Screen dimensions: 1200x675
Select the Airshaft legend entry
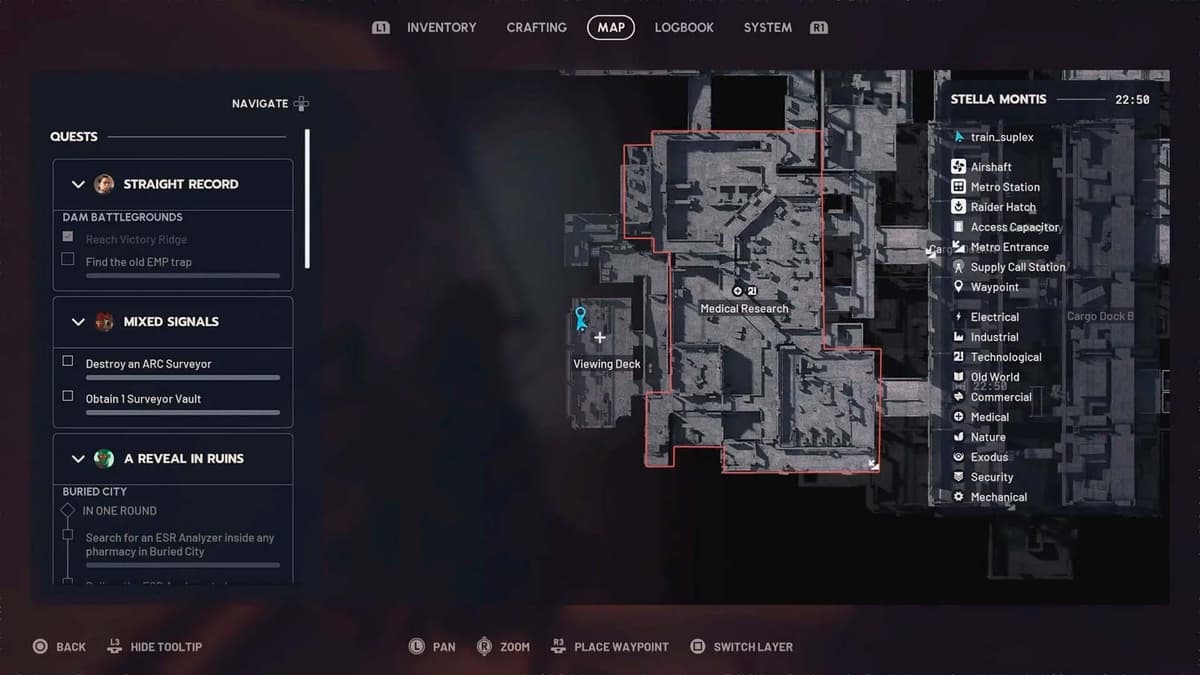[990, 167]
